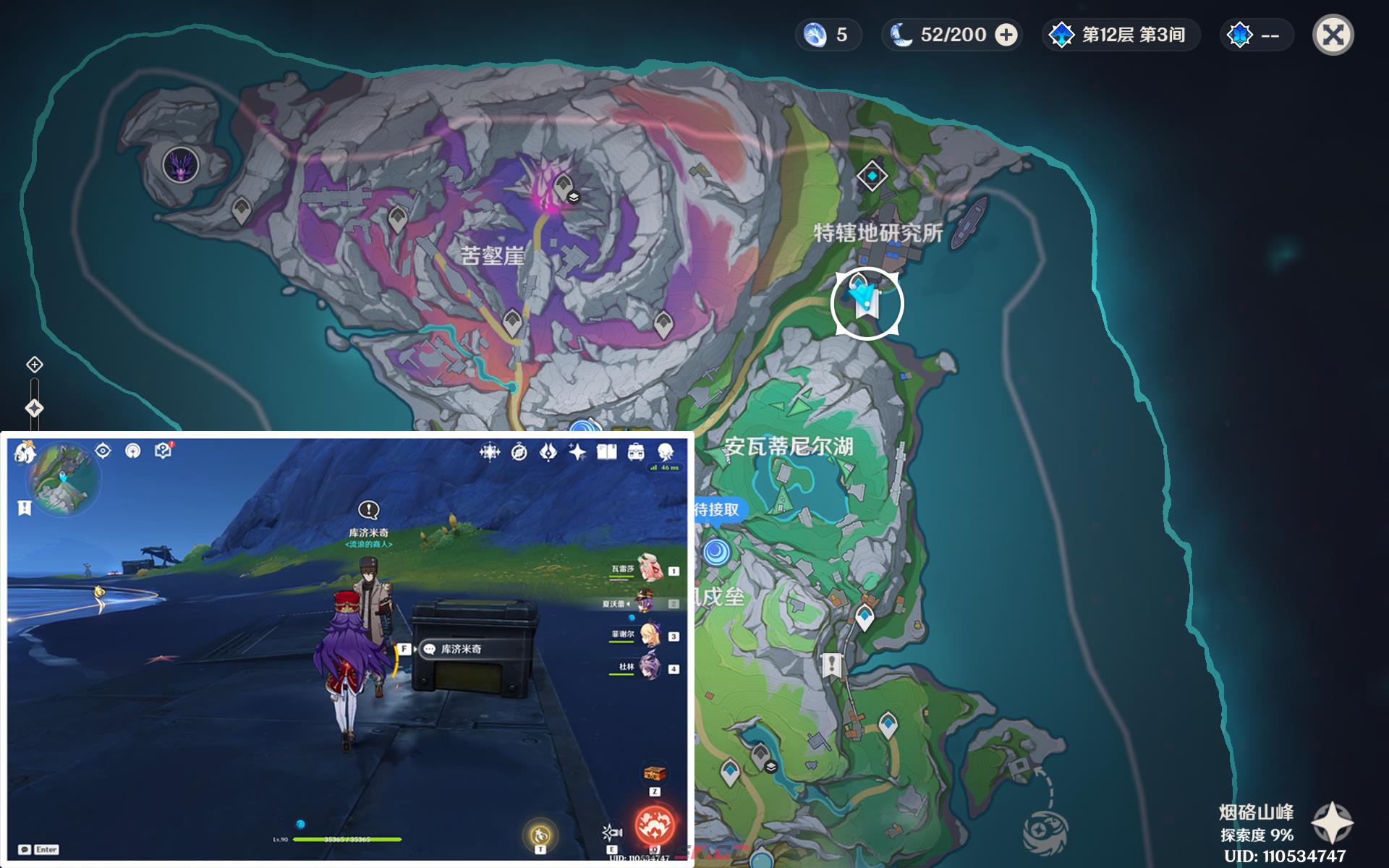This screenshot has width=1389, height=868.
Task: Select the domain diamond marker near 特辖地研究所
Action: click(872, 176)
